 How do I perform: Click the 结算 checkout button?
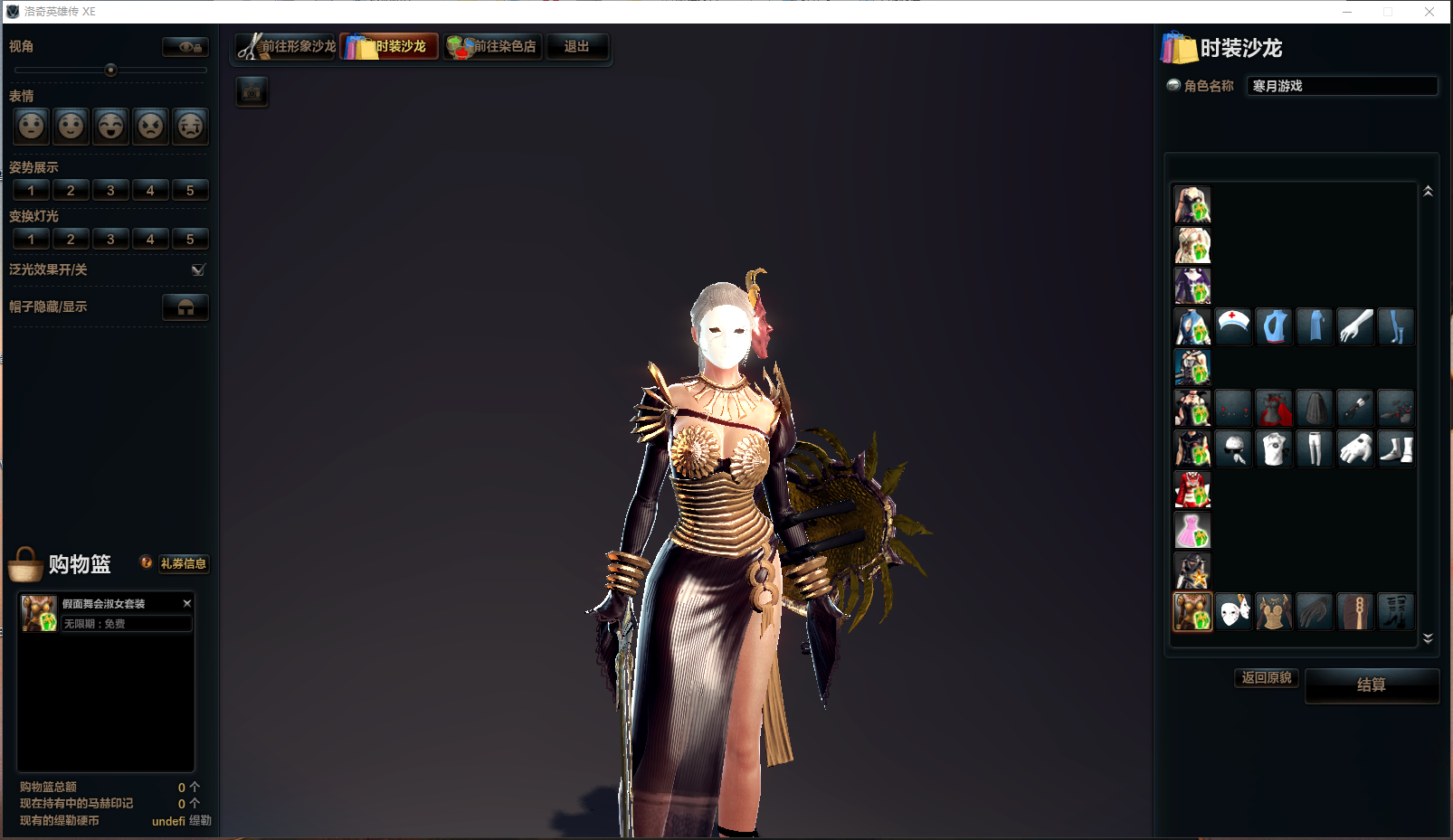(x=1371, y=685)
